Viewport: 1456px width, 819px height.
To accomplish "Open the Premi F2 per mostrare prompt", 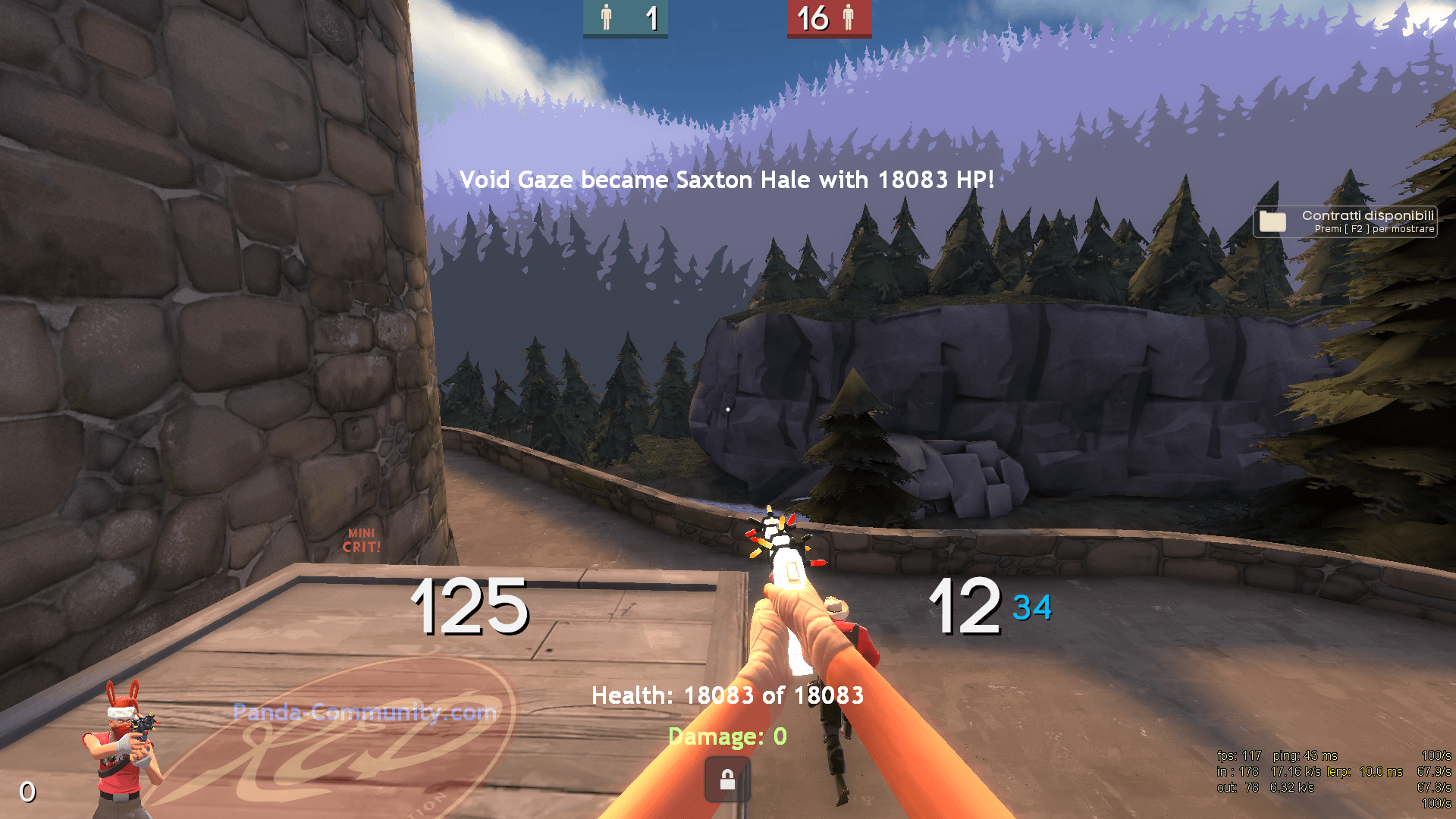I will point(1368,229).
